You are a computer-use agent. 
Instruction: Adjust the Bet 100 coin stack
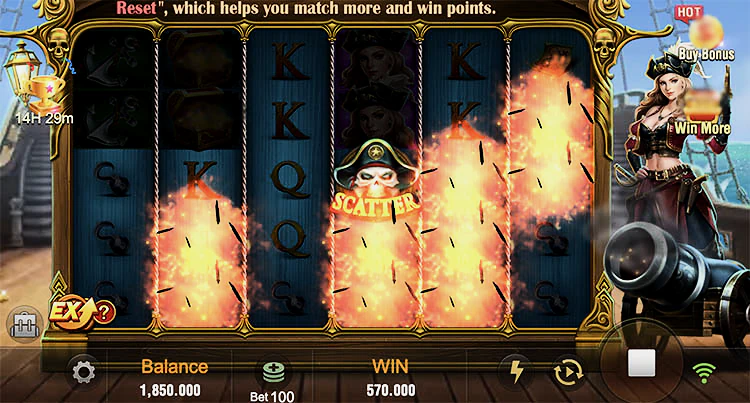click(x=273, y=375)
